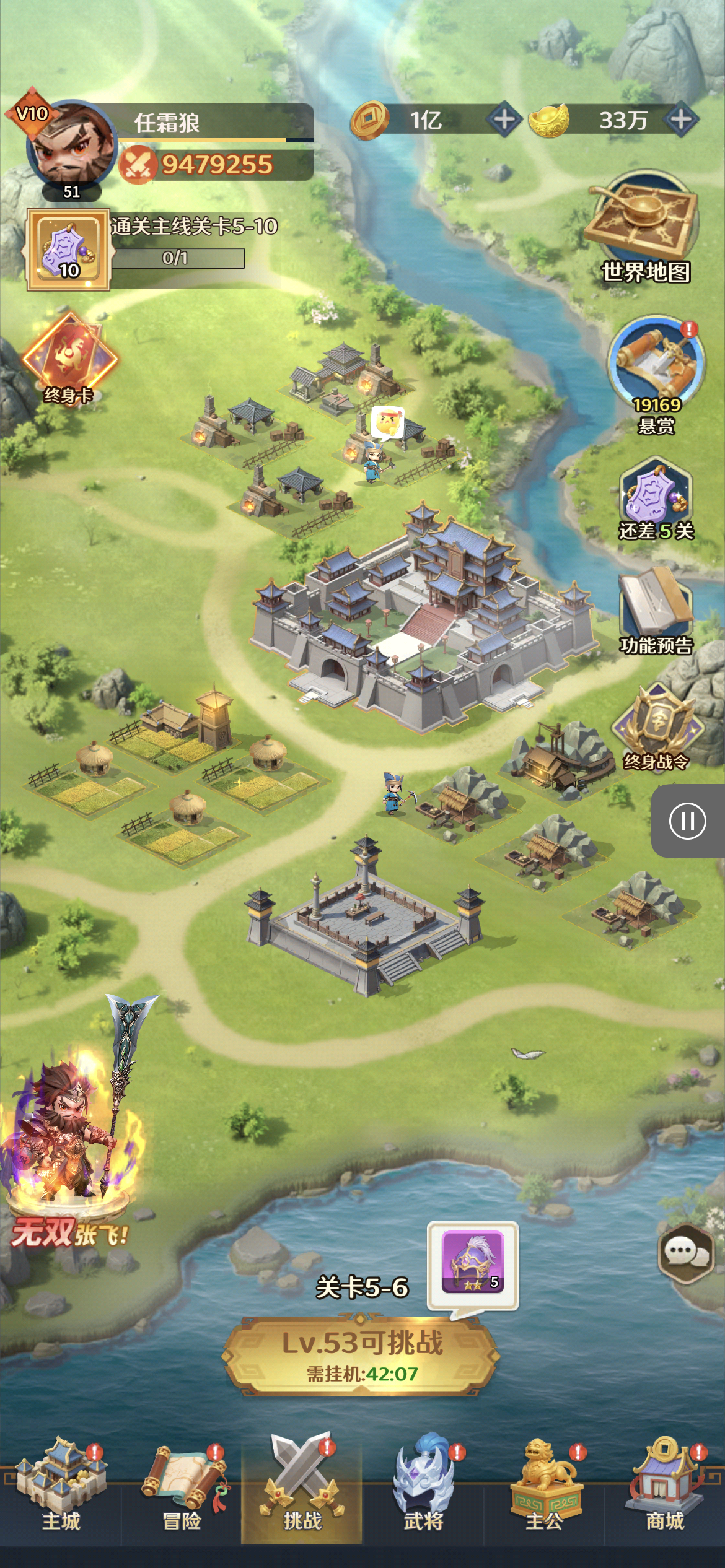Open the 任霜狼 player avatar profile

tap(70, 147)
